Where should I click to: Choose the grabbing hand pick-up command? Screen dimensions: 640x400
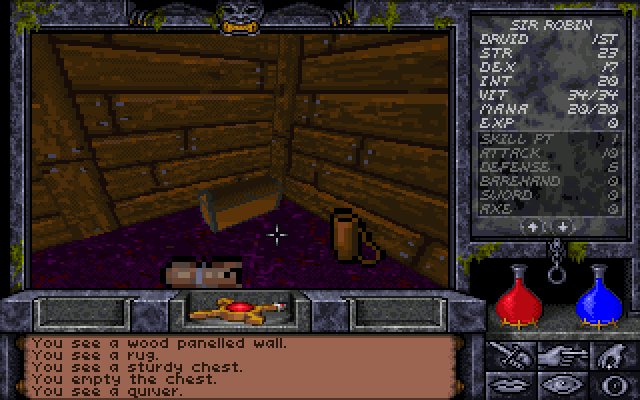click(x=612, y=355)
